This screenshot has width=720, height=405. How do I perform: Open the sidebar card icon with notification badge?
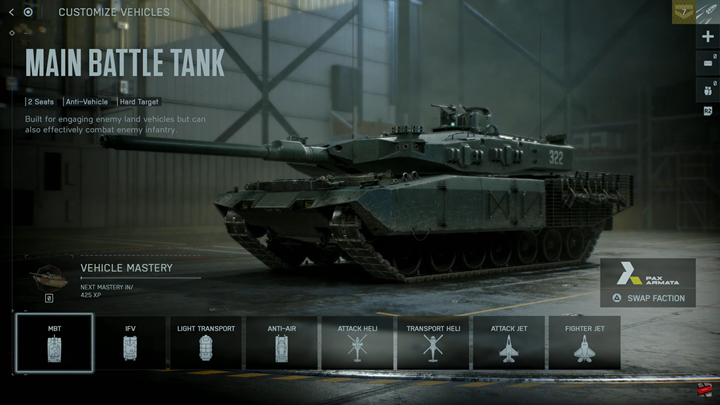[x=708, y=62]
